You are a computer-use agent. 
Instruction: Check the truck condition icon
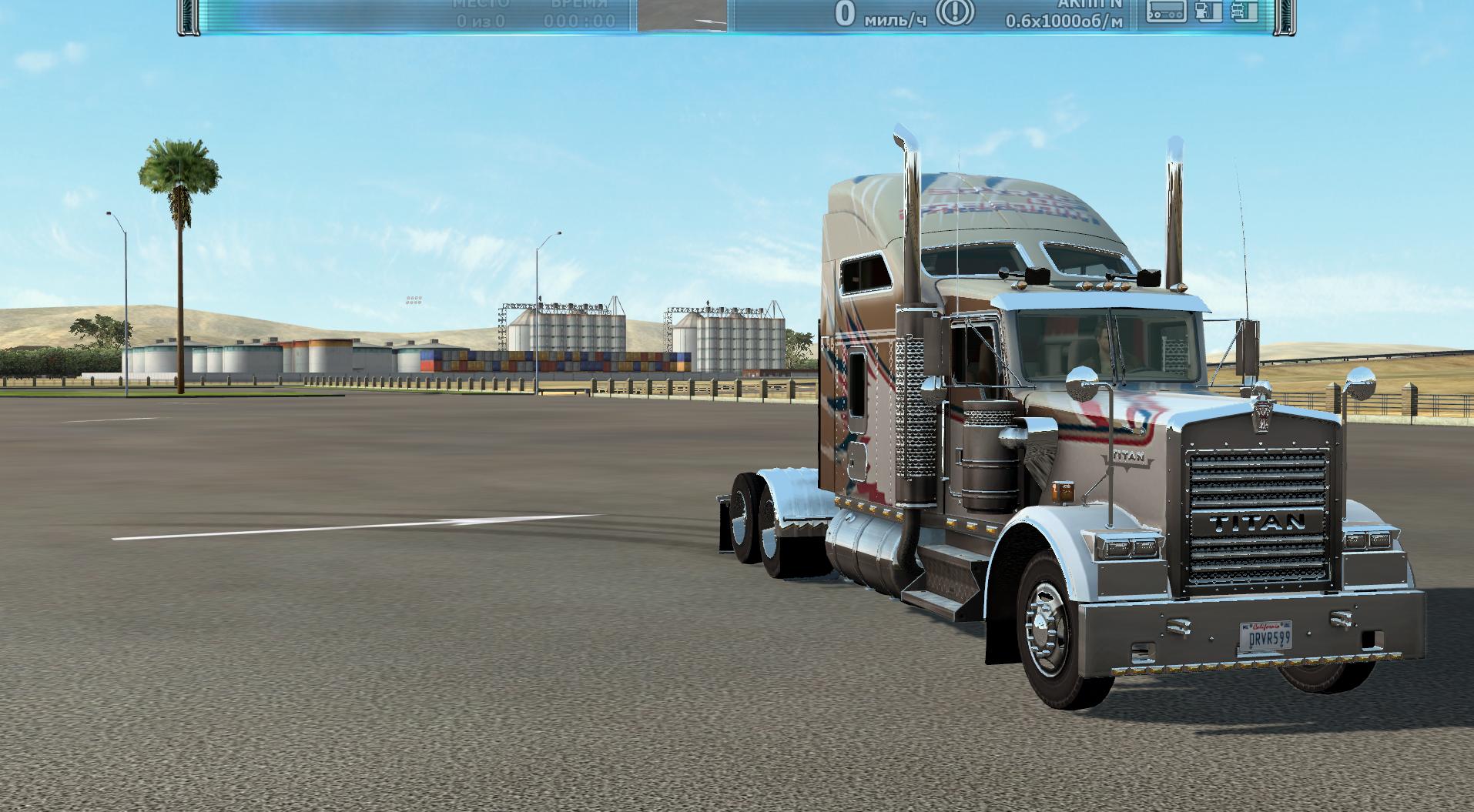click(x=1244, y=11)
